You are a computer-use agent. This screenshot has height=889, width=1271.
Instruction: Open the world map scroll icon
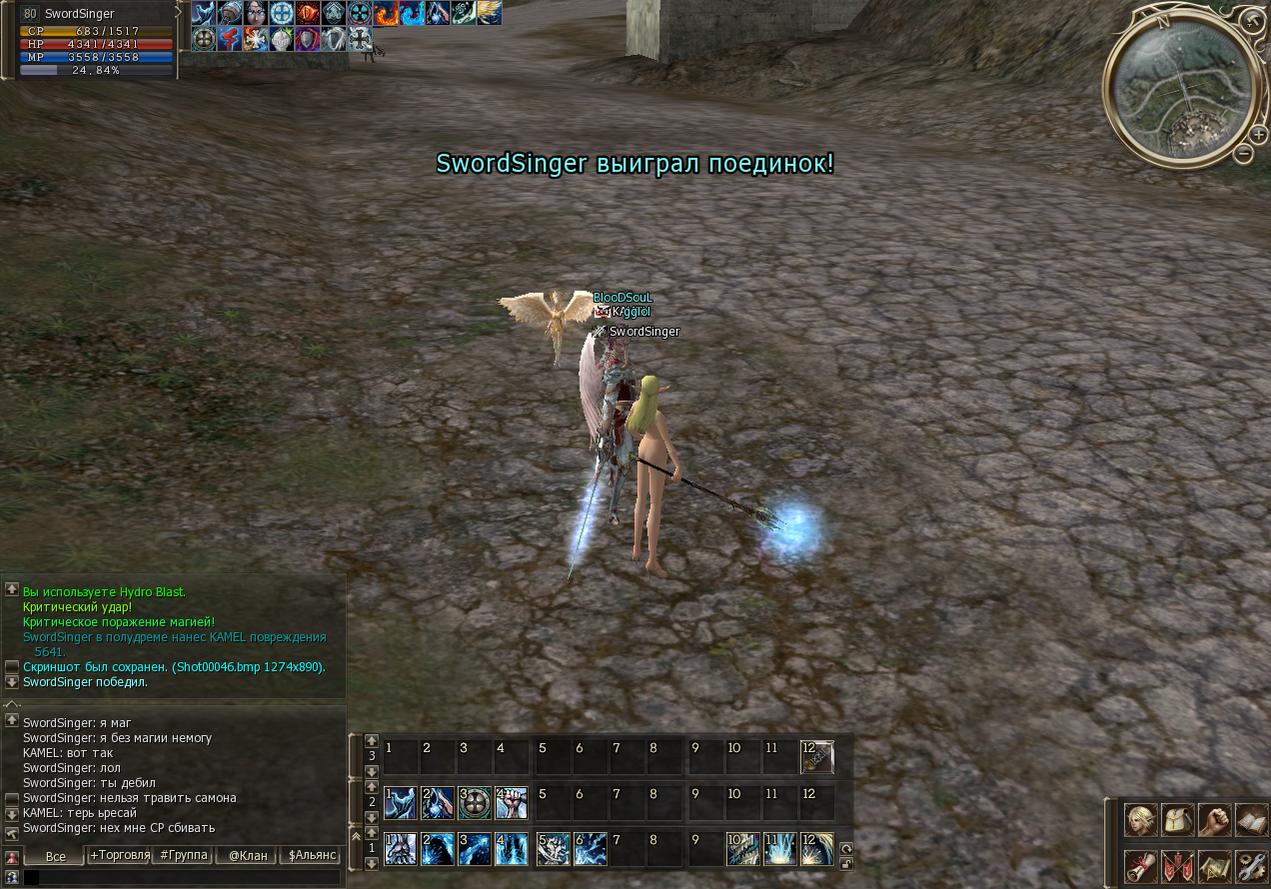1214,864
